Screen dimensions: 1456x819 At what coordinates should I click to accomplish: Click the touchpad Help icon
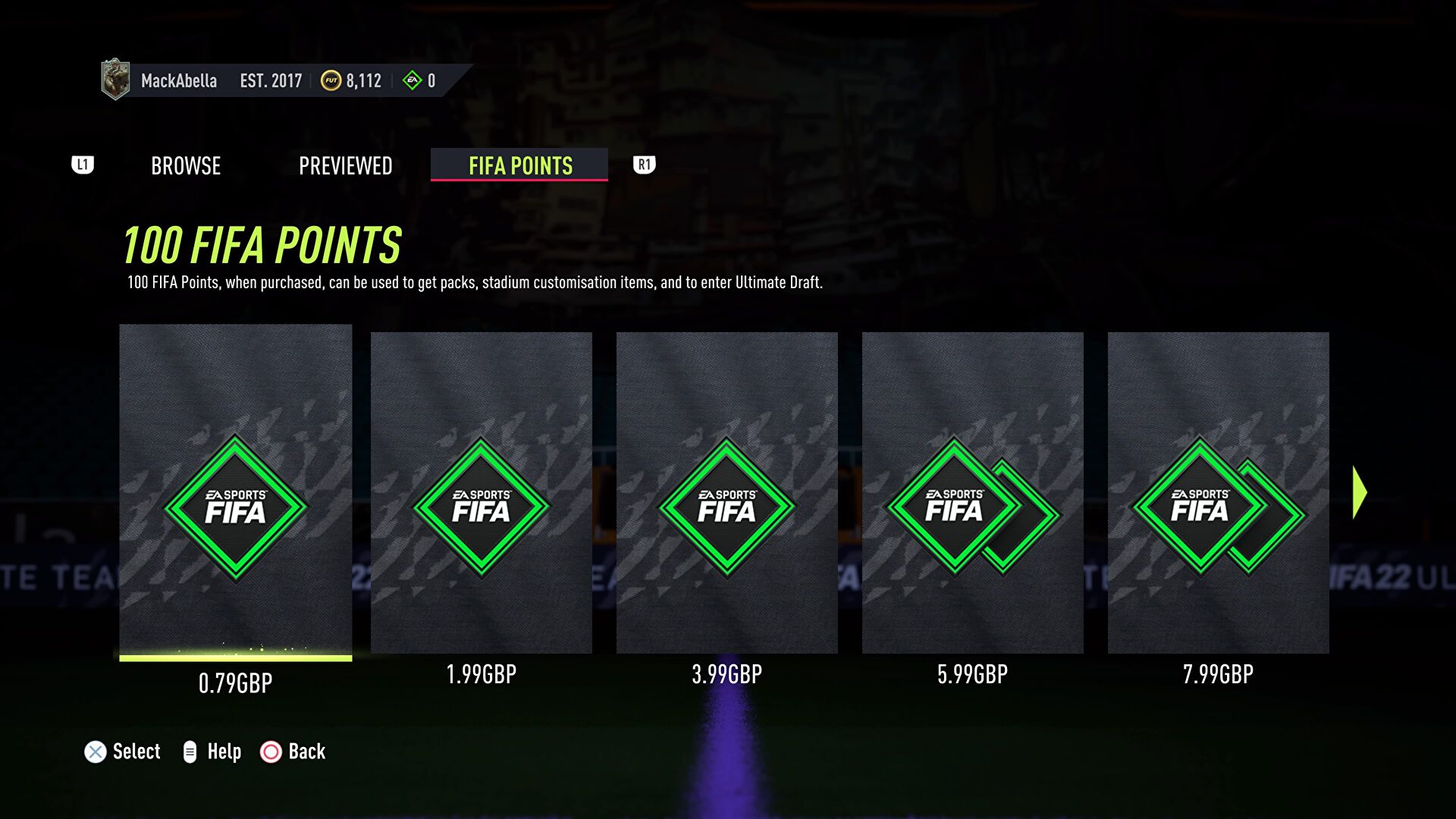(x=190, y=752)
